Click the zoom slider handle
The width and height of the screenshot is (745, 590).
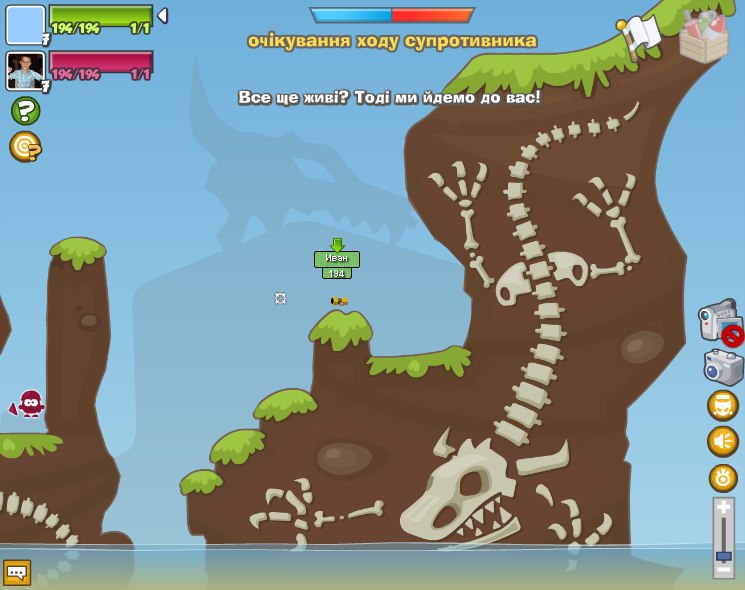(x=723, y=555)
